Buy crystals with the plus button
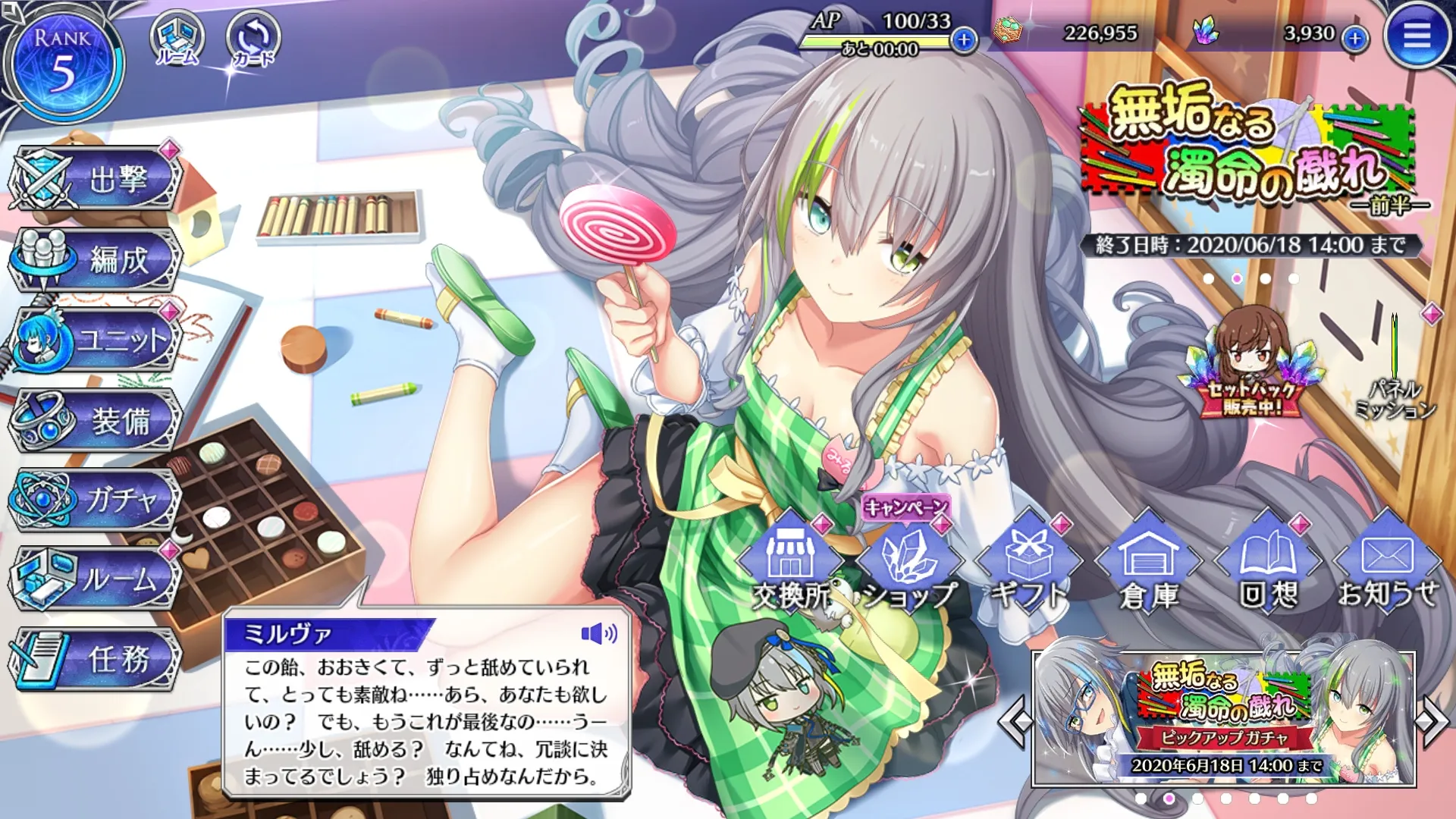Image resolution: width=1456 pixels, height=819 pixels. pos(1354,38)
